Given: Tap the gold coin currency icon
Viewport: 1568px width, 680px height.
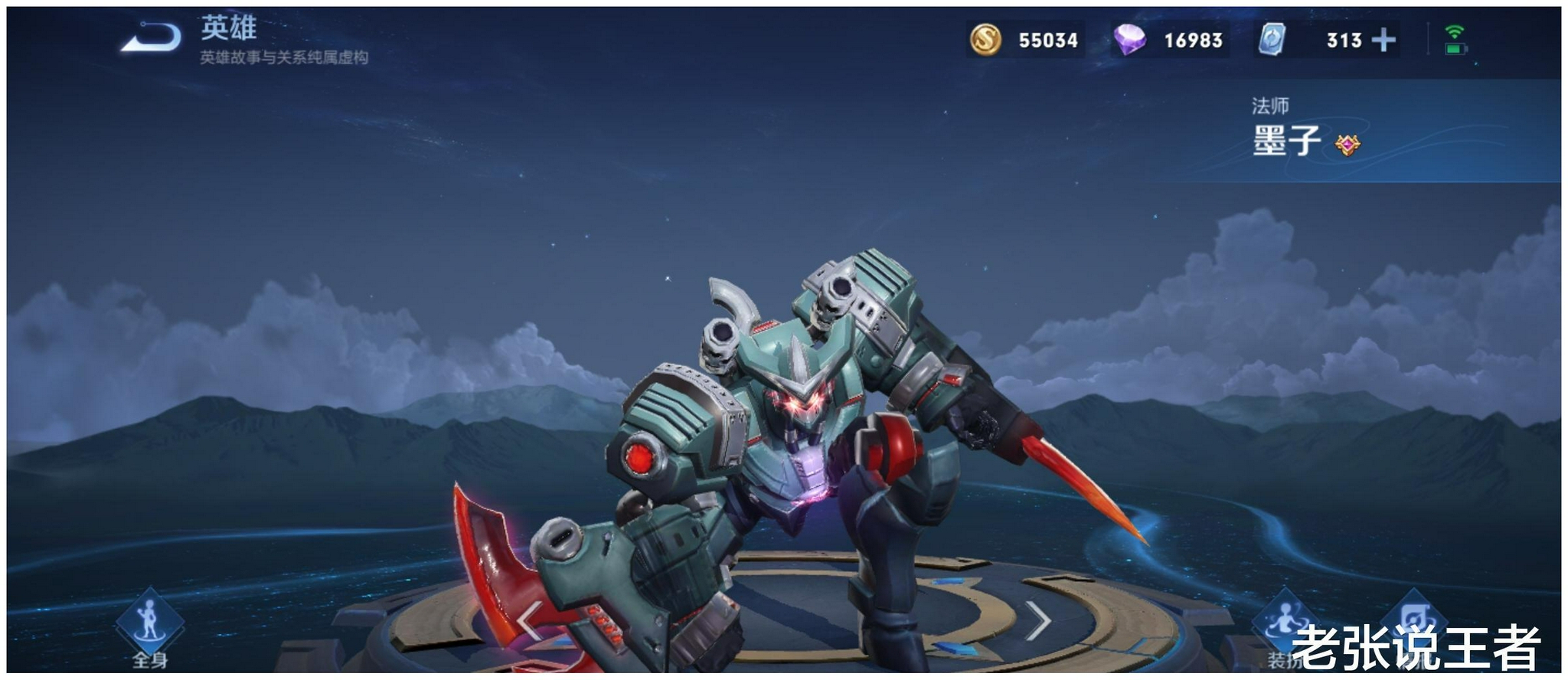Looking at the screenshot, I should point(985,40).
